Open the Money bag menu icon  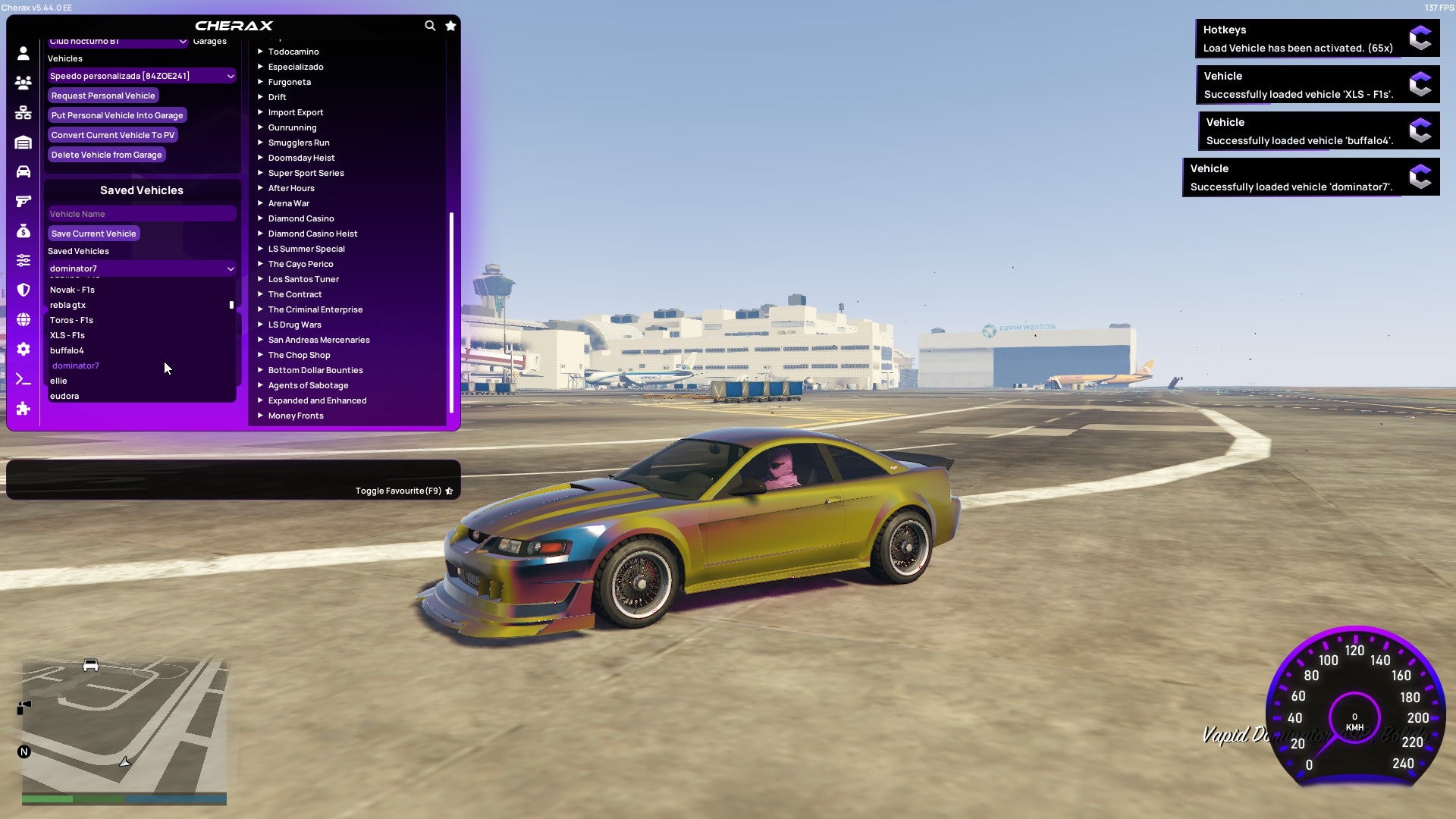(23, 231)
